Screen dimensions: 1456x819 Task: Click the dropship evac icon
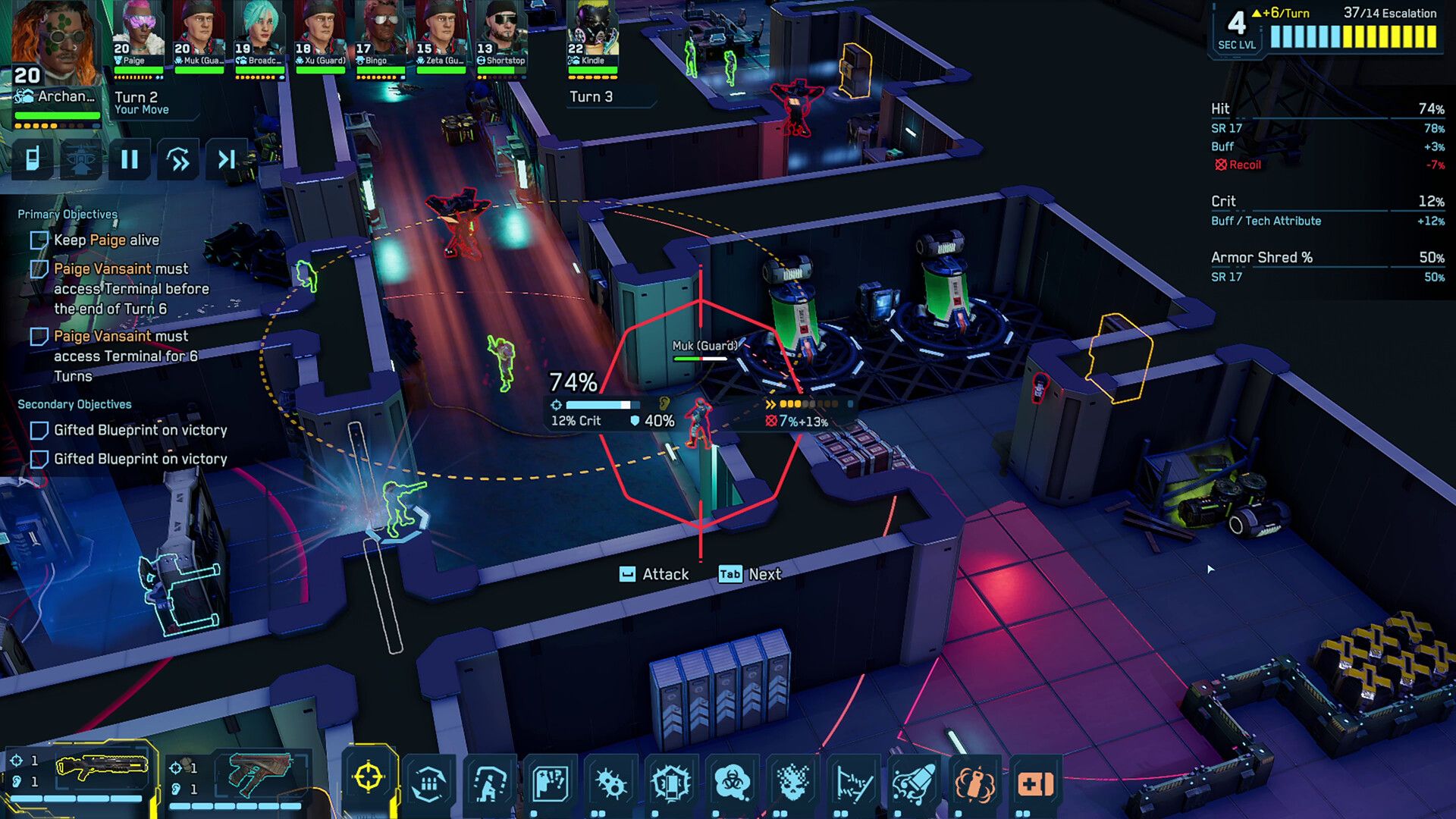[80, 159]
